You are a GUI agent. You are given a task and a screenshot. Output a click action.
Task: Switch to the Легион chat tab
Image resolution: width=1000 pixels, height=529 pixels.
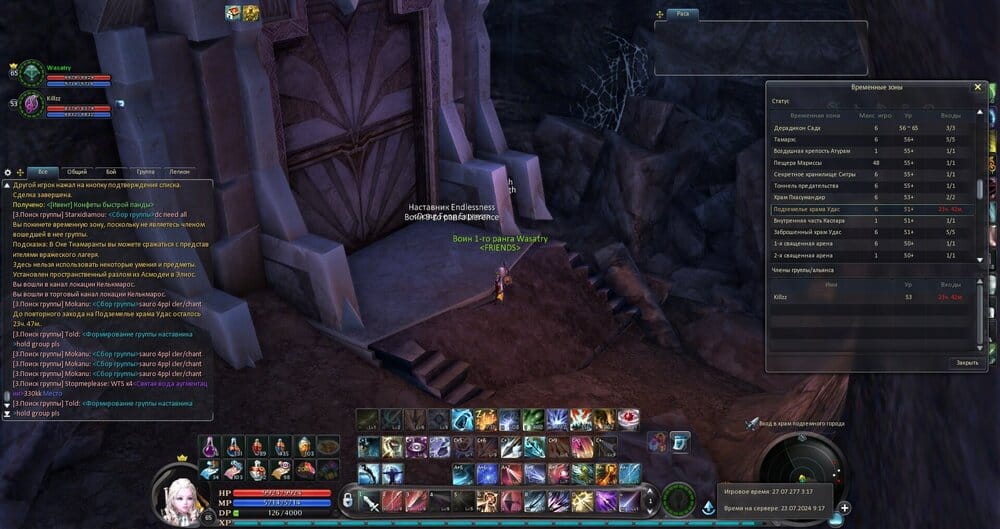[x=179, y=172]
